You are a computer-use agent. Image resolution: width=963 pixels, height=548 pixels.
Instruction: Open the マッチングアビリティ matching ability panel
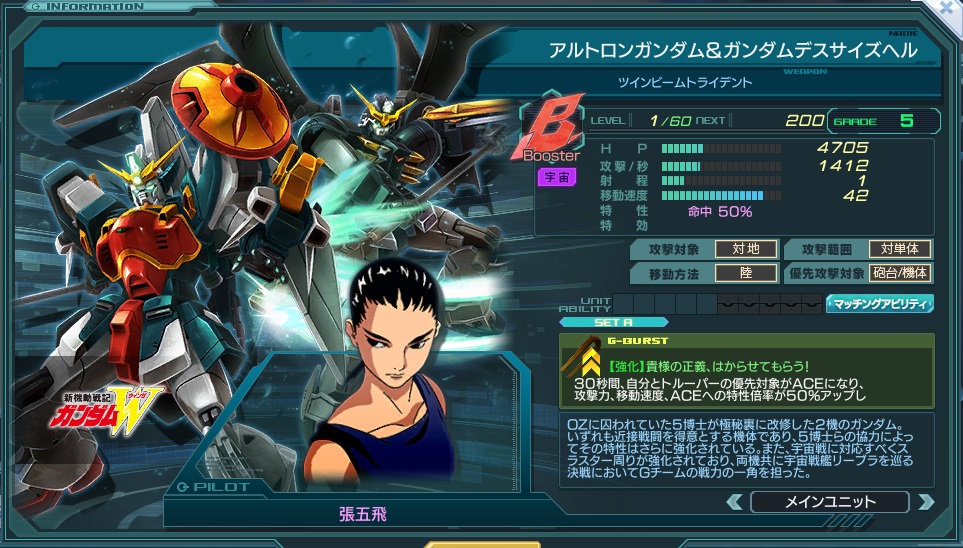(879, 303)
